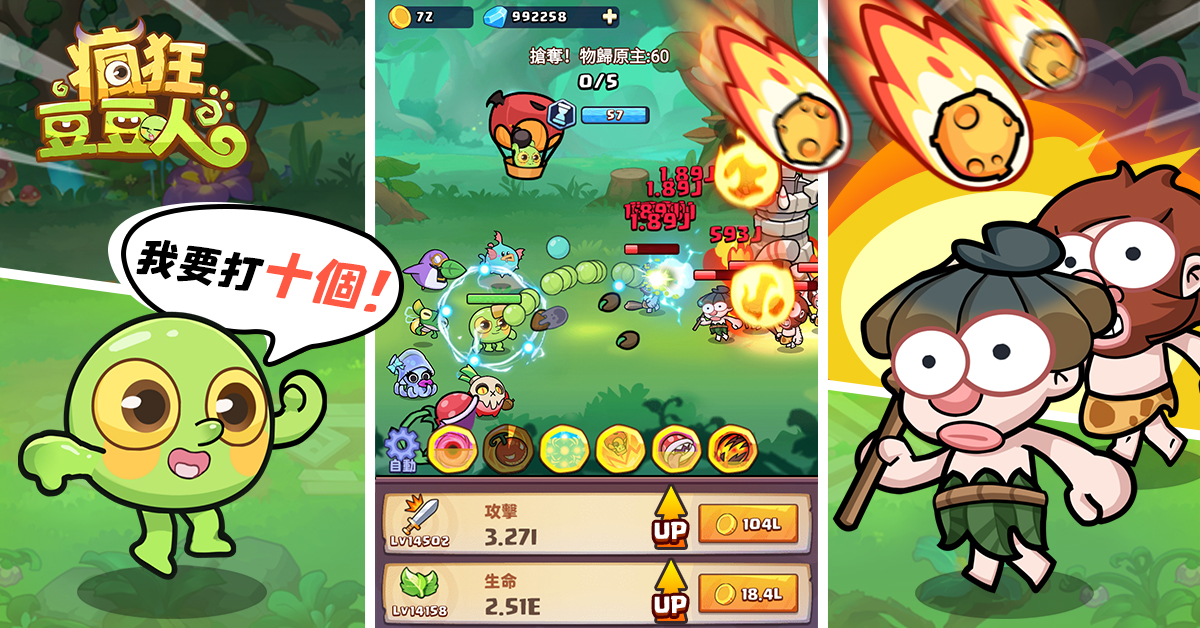Buy the 生命 life upgrade for 18.4L
This screenshot has width=1200, height=628.
(747, 594)
